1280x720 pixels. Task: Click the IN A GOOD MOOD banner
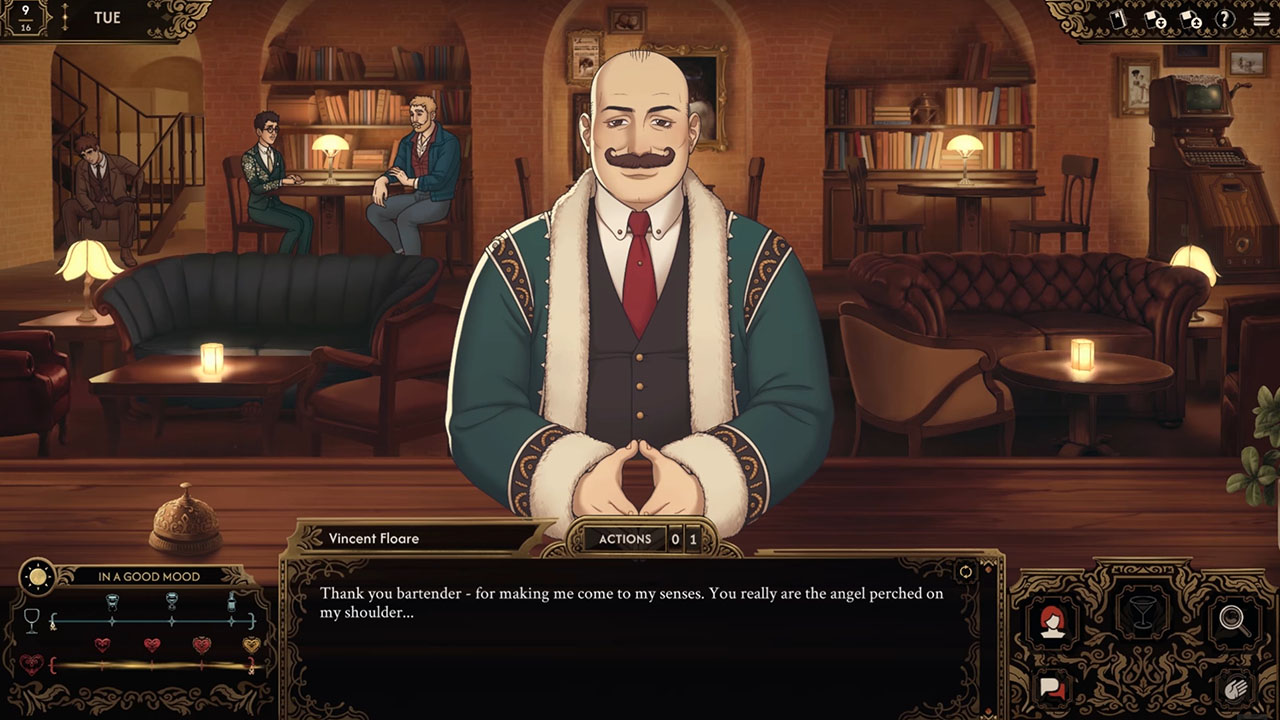coord(148,576)
